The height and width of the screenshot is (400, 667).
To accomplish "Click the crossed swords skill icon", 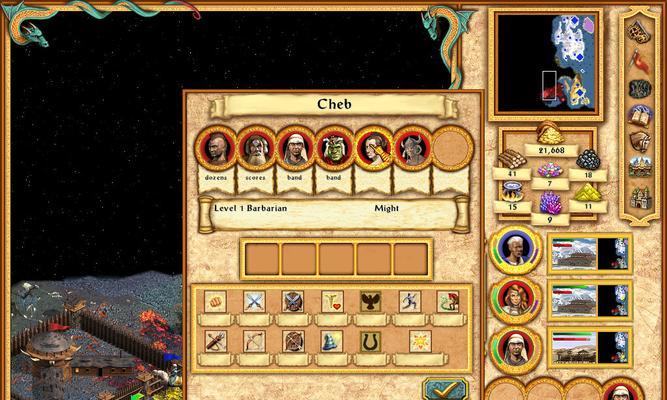I will (x=254, y=300).
